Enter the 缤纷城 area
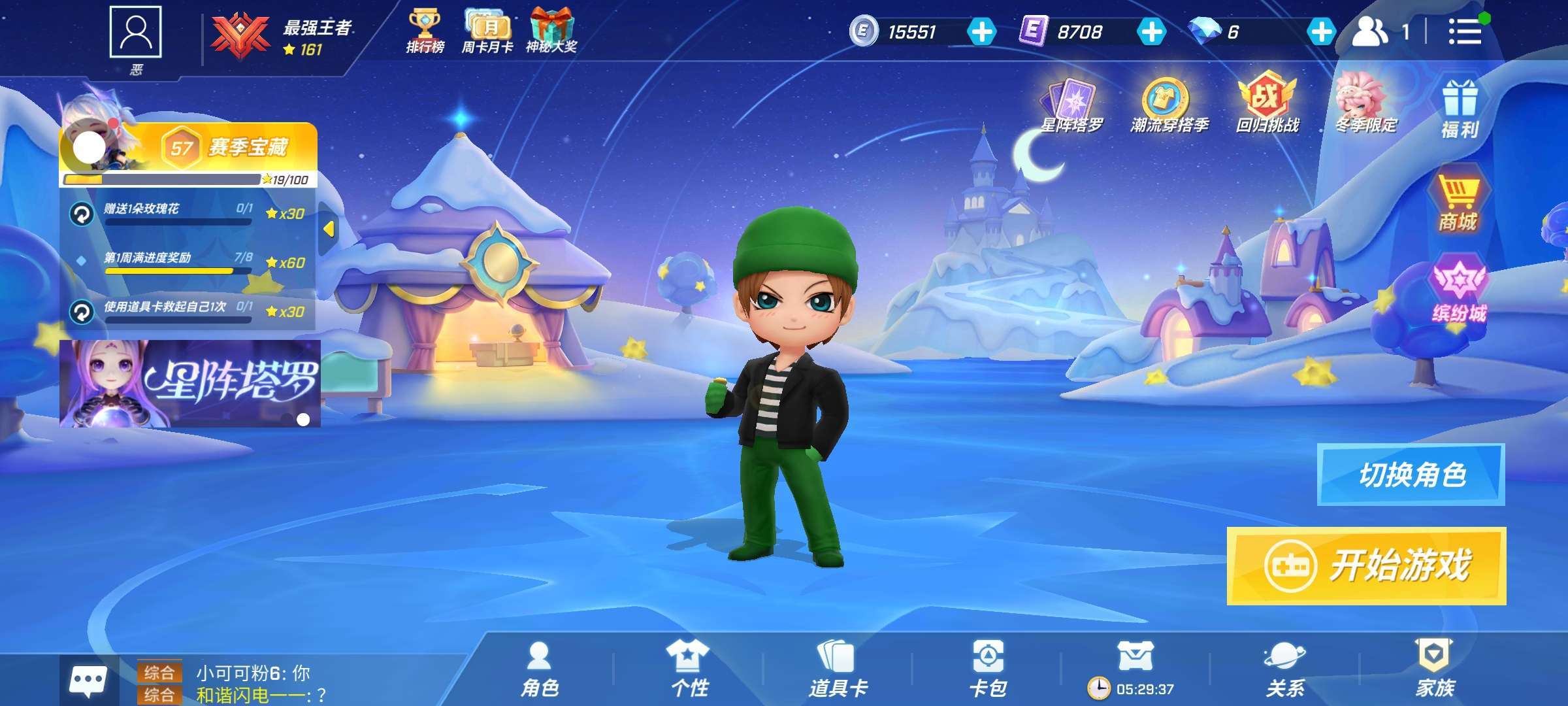Screen dimensions: 1568x706 click(1459, 291)
